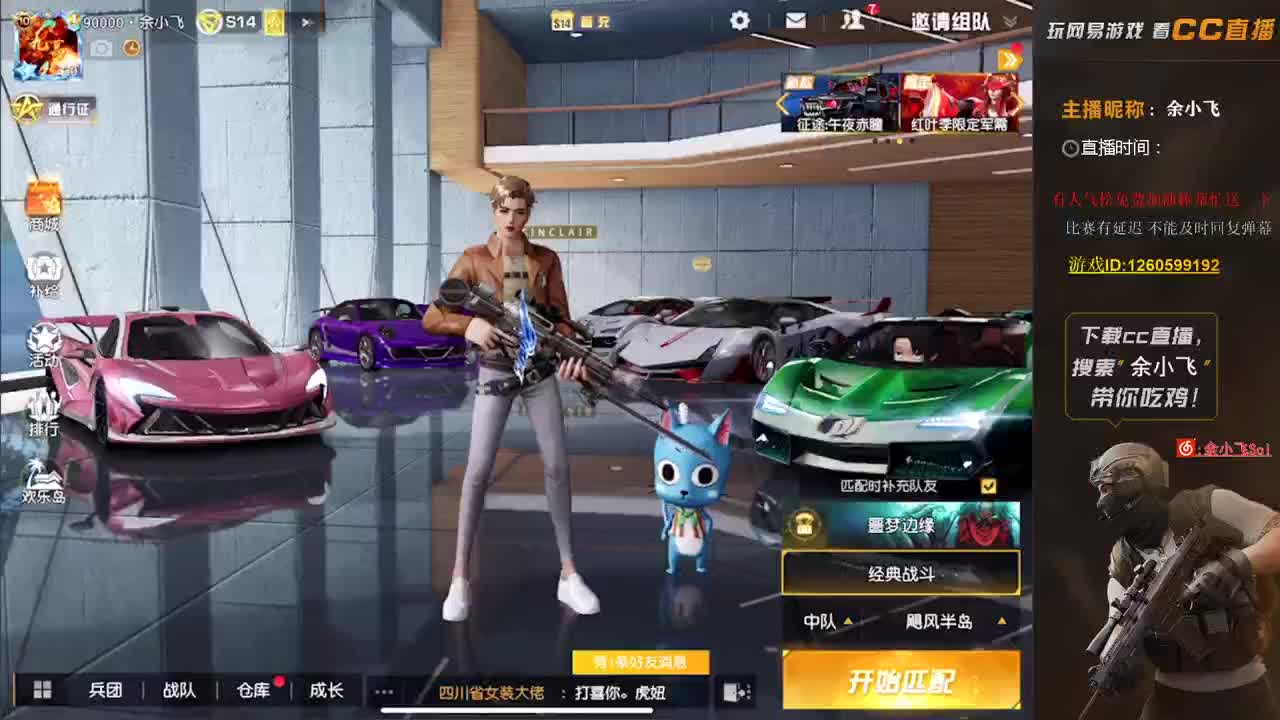This screenshot has height=720, width=1280.
Task: Switch to the 兵团 tab
Action: 107,691
